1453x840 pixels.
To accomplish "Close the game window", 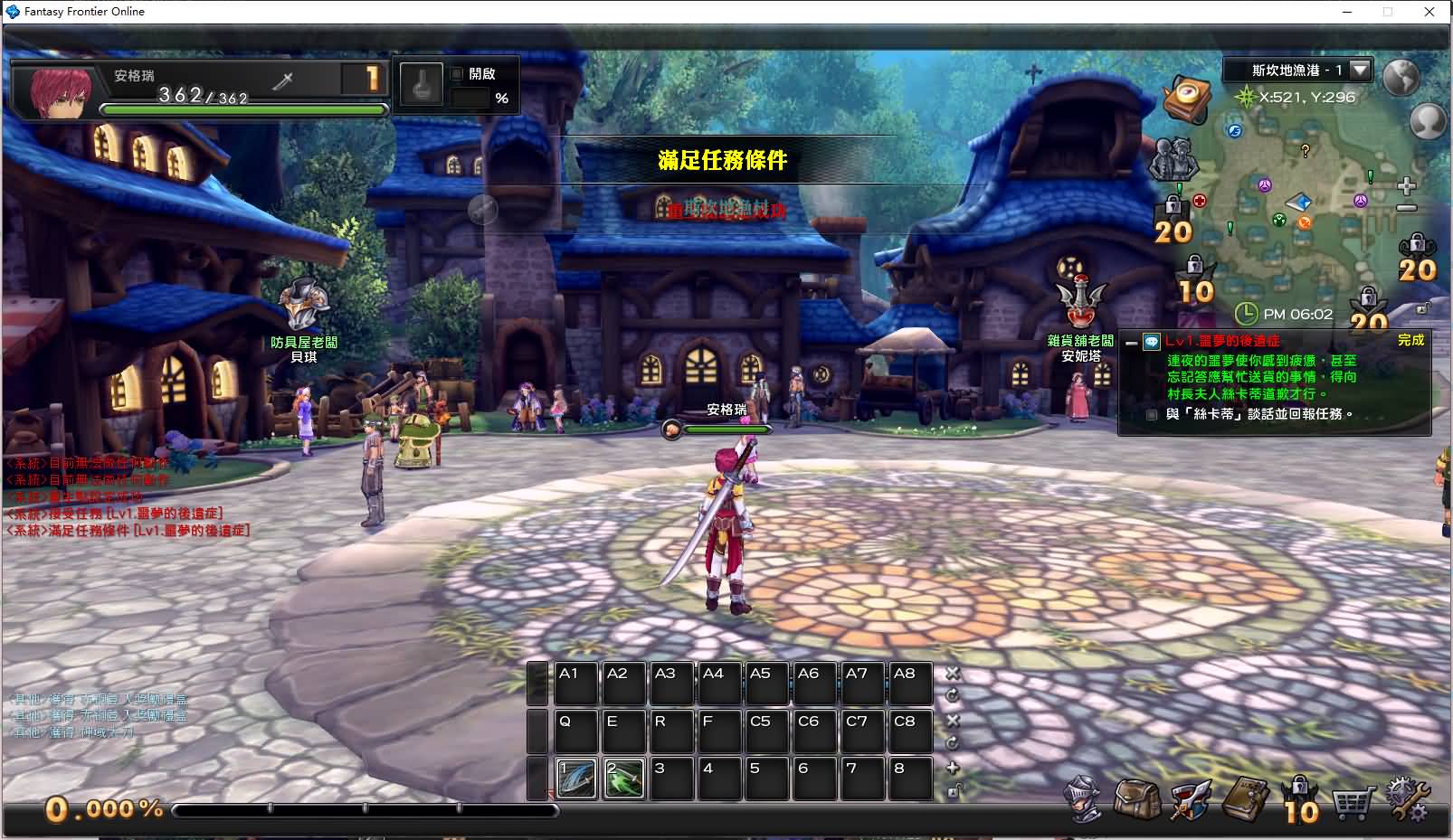I will coord(1429,12).
